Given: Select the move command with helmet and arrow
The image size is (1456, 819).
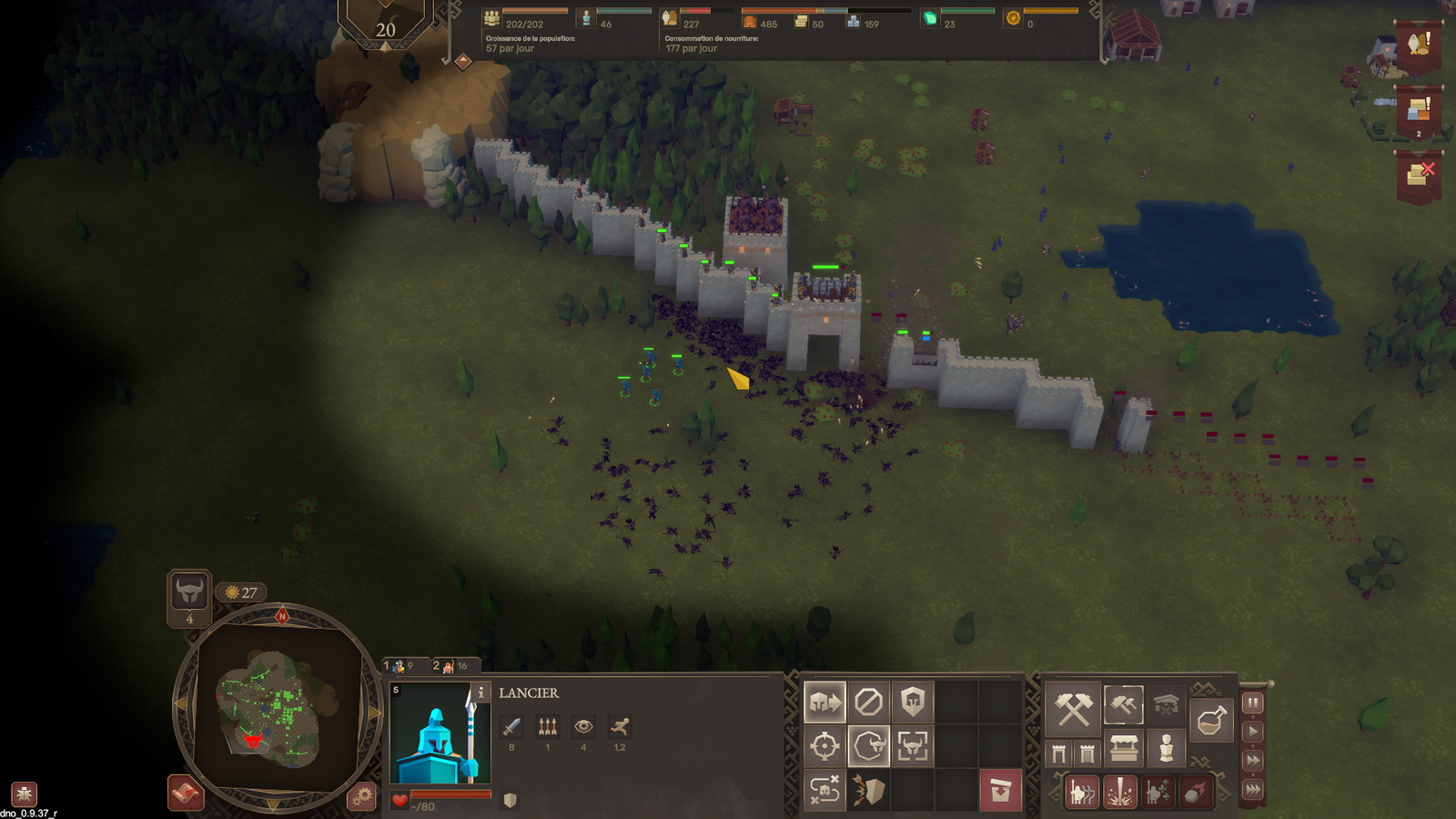Looking at the screenshot, I should [824, 703].
